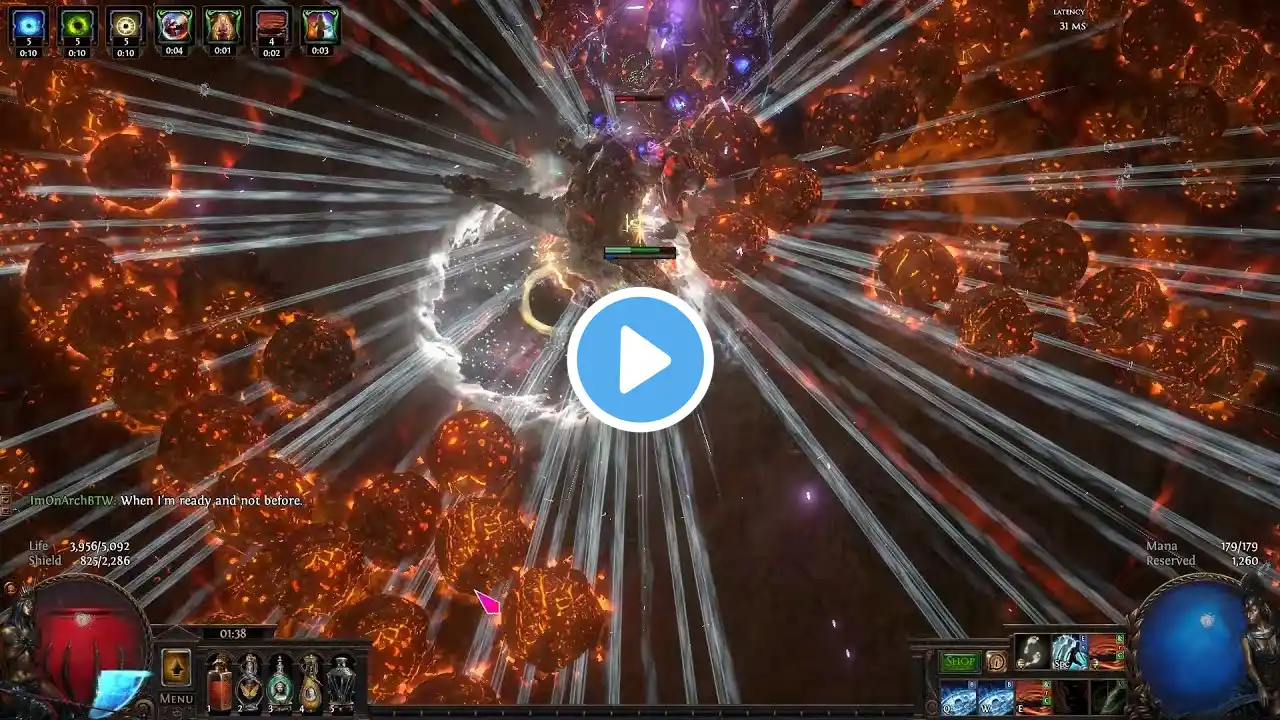Activate the skill bound to Spc
Screen dimensions: 1280x720
point(1069,652)
